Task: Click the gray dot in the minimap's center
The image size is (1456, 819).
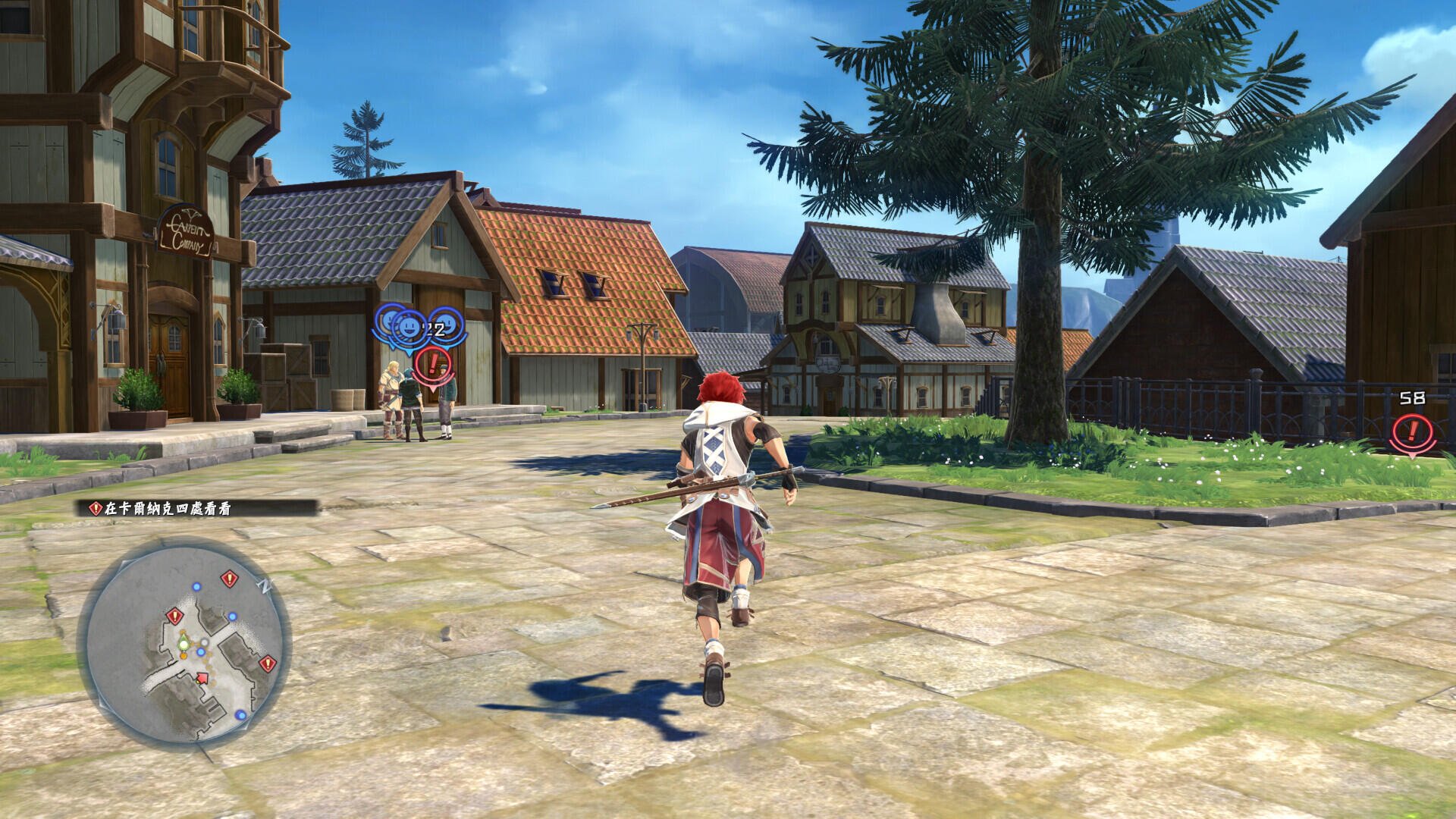Action: (204, 642)
